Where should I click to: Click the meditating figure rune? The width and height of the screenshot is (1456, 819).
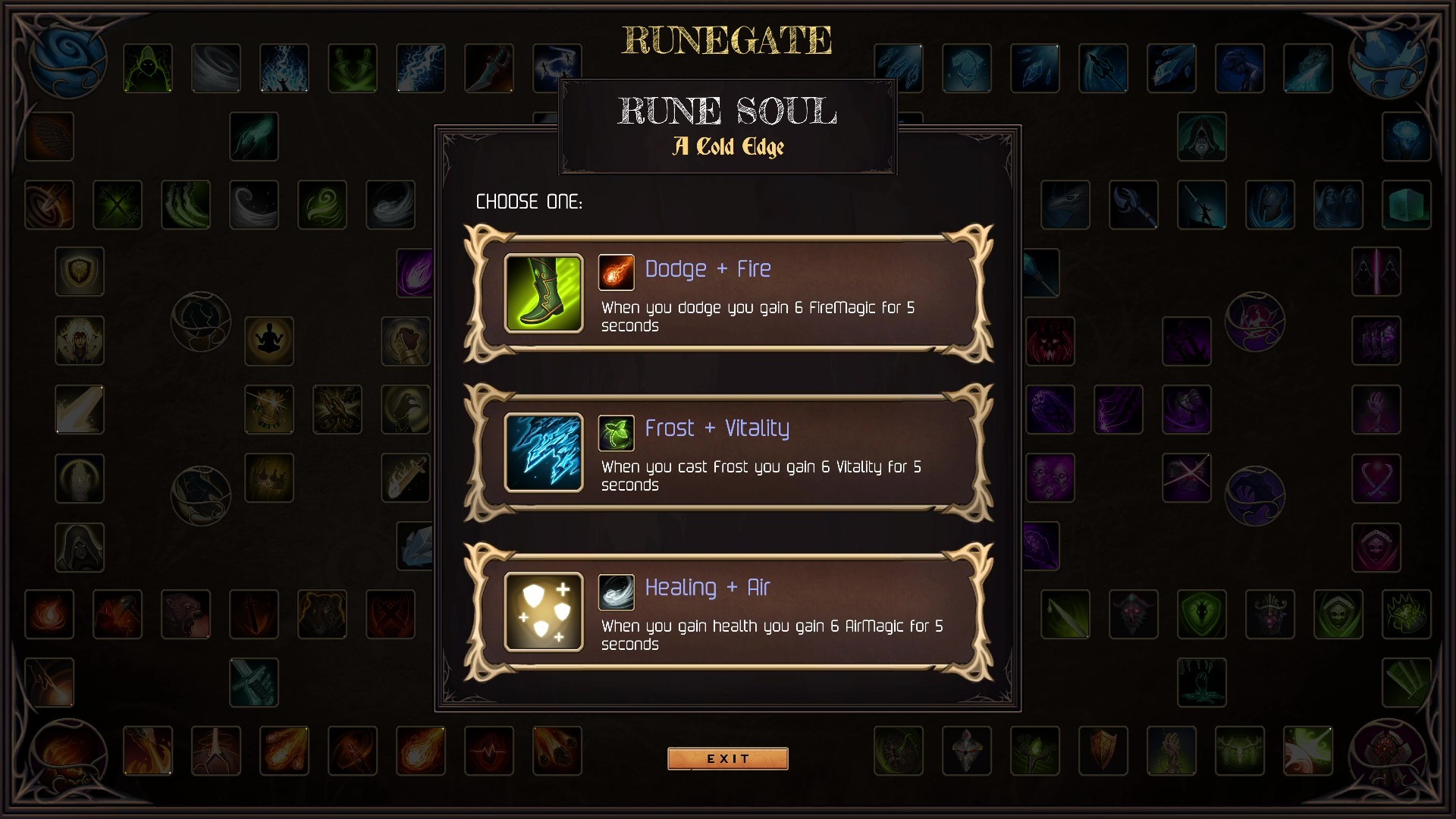point(269,340)
